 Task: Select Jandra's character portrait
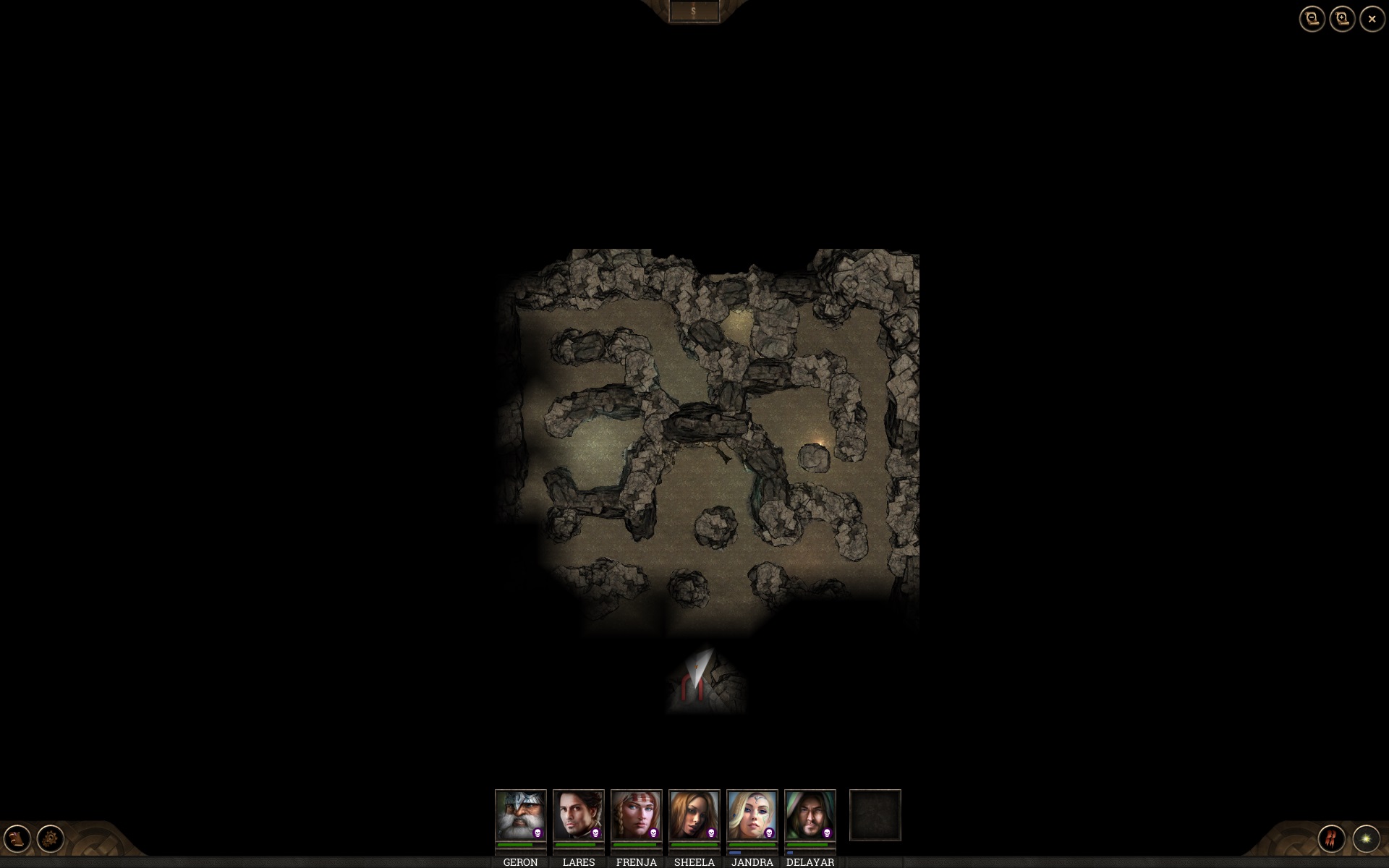pyautogui.click(x=752, y=814)
